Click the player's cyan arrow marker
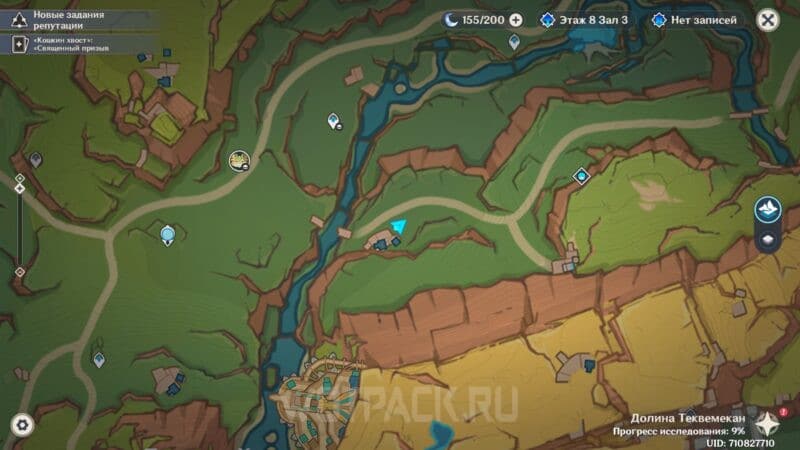Viewport: 800px width, 450px height. click(x=400, y=228)
